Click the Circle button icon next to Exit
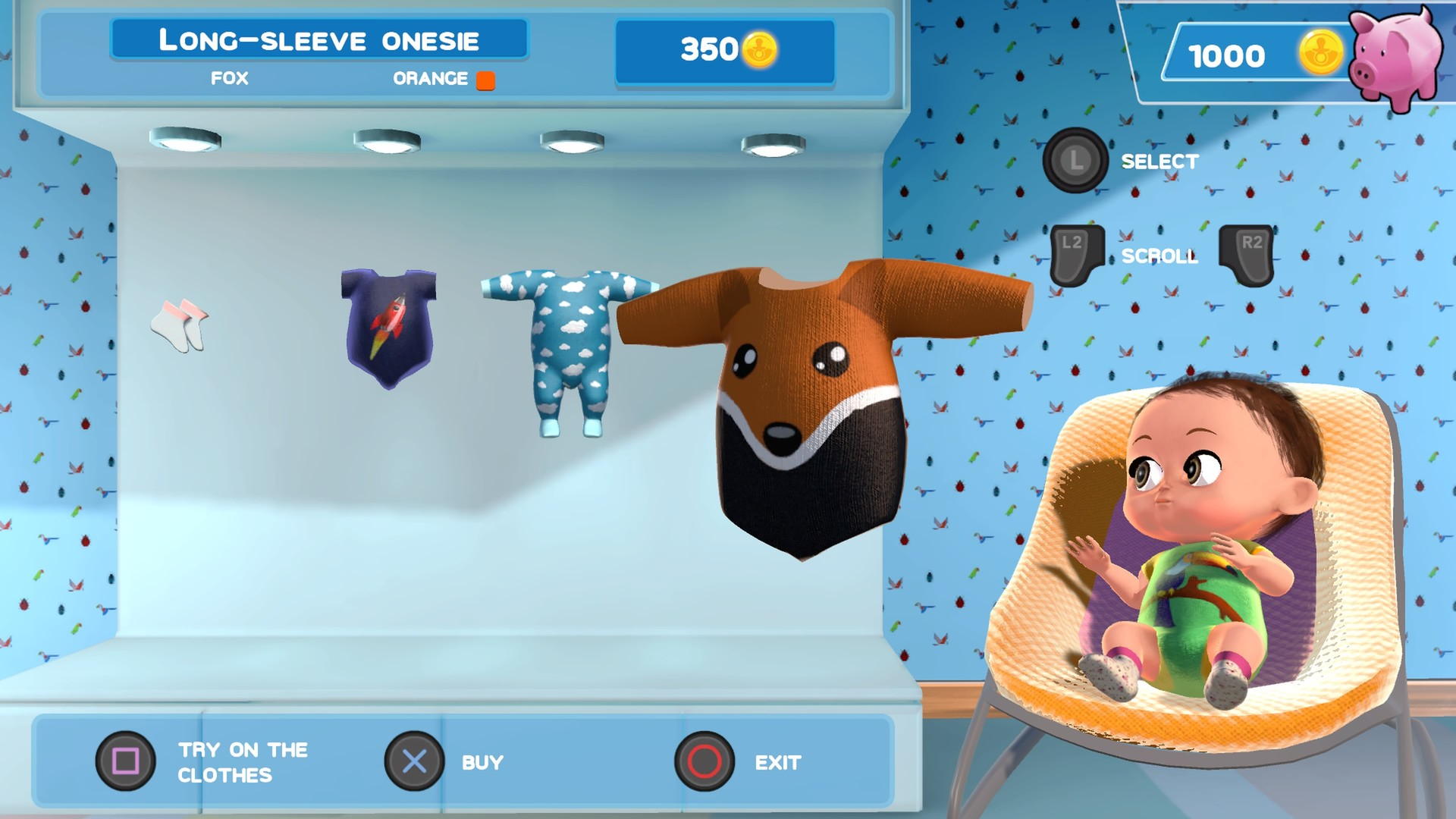 [x=704, y=761]
